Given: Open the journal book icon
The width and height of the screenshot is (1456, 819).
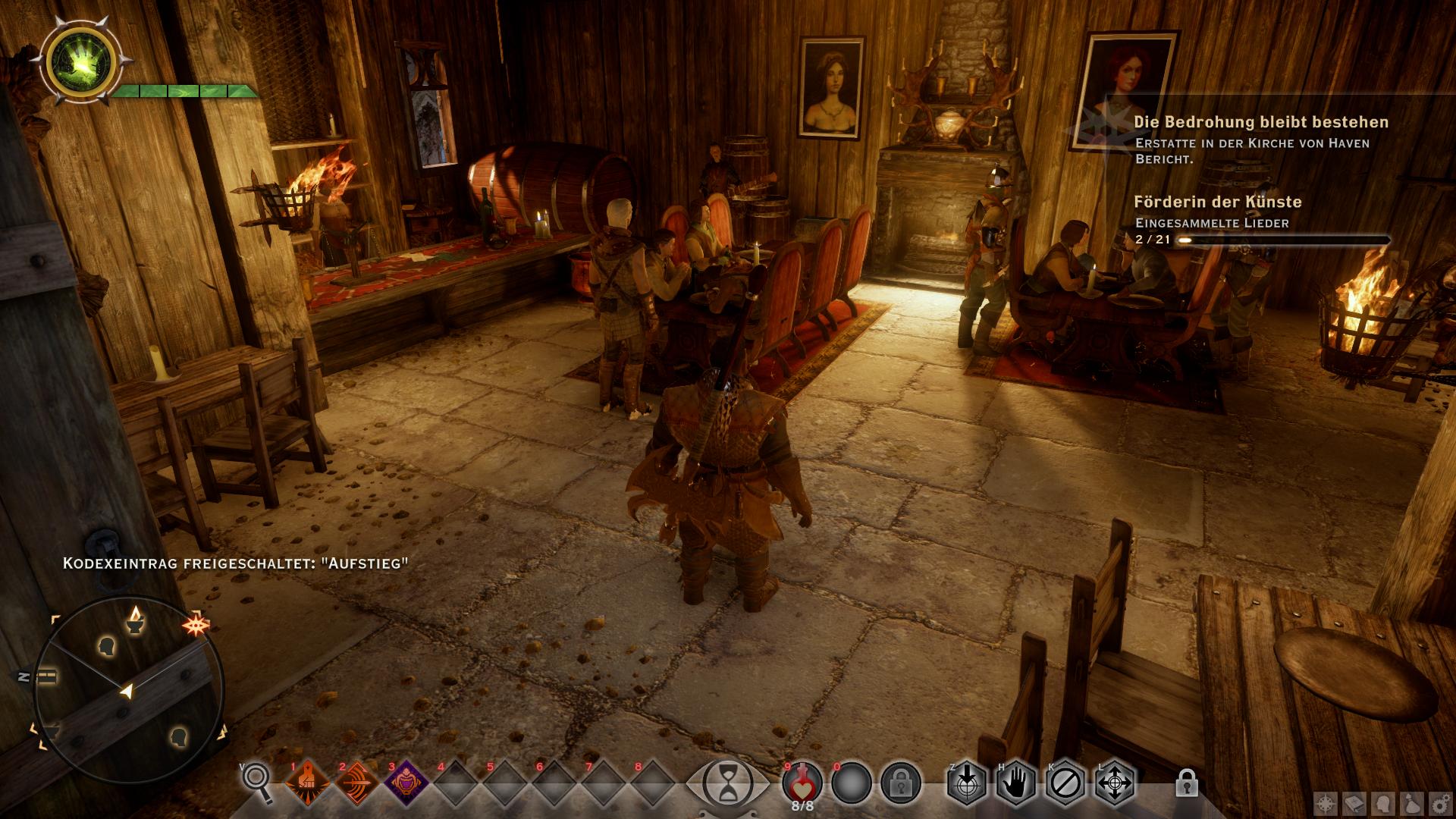Looking at the screenshot, I should click(x=1355, y=804).
